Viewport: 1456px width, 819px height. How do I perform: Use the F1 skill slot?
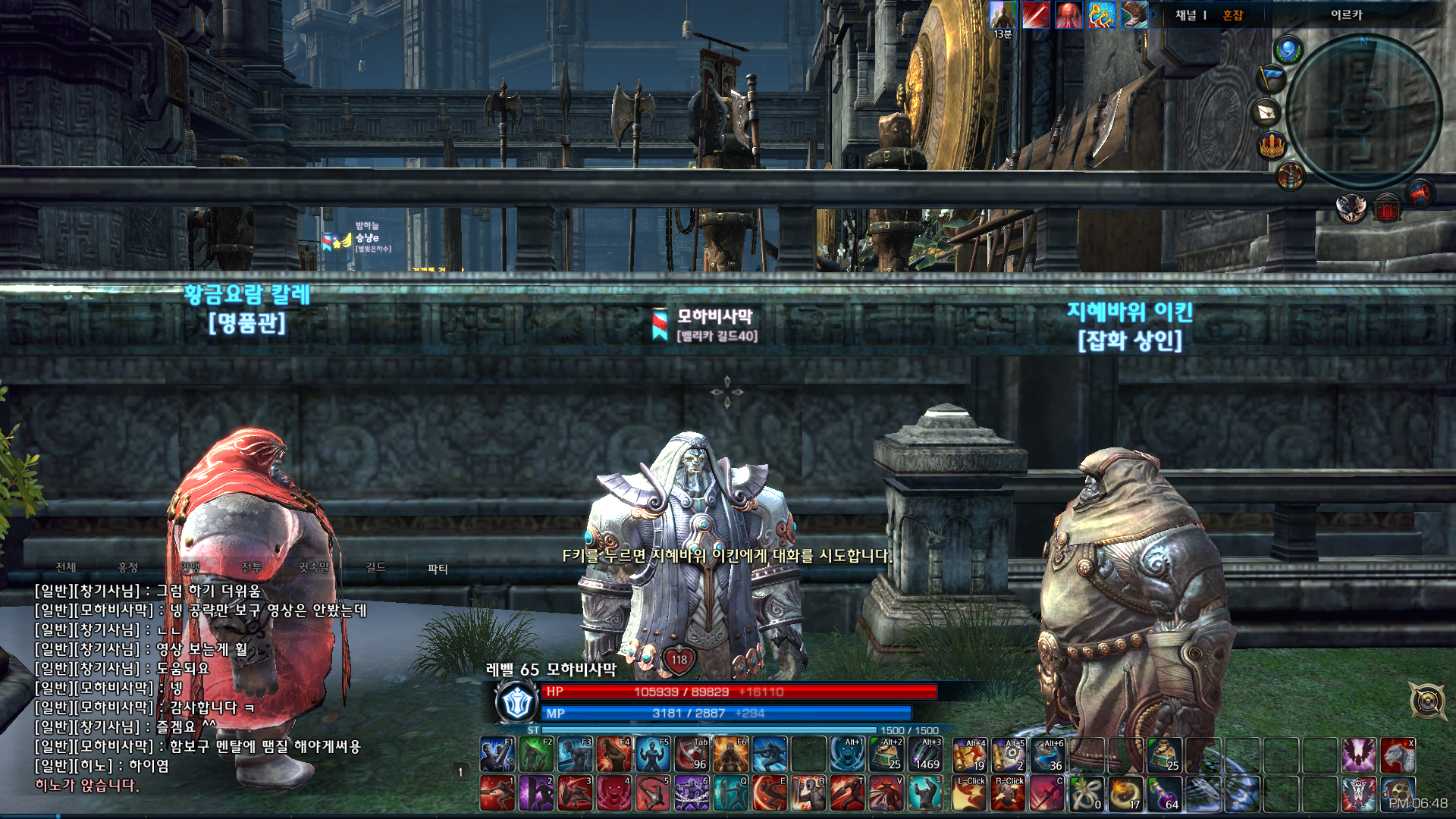click(x=497, y=755)
